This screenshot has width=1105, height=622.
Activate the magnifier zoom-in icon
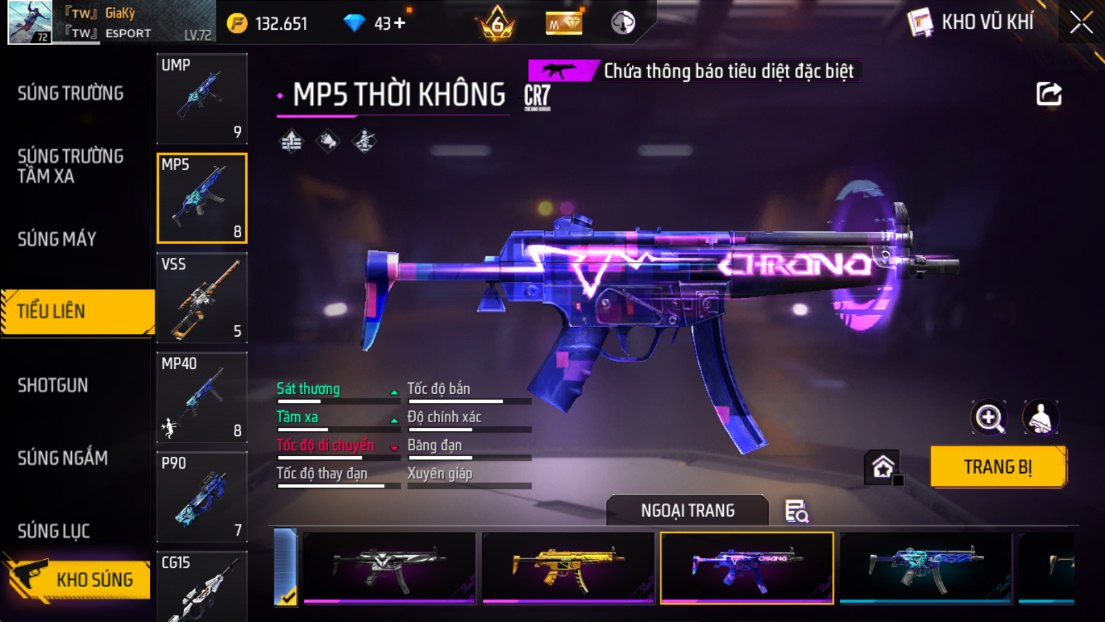[989, 418]
